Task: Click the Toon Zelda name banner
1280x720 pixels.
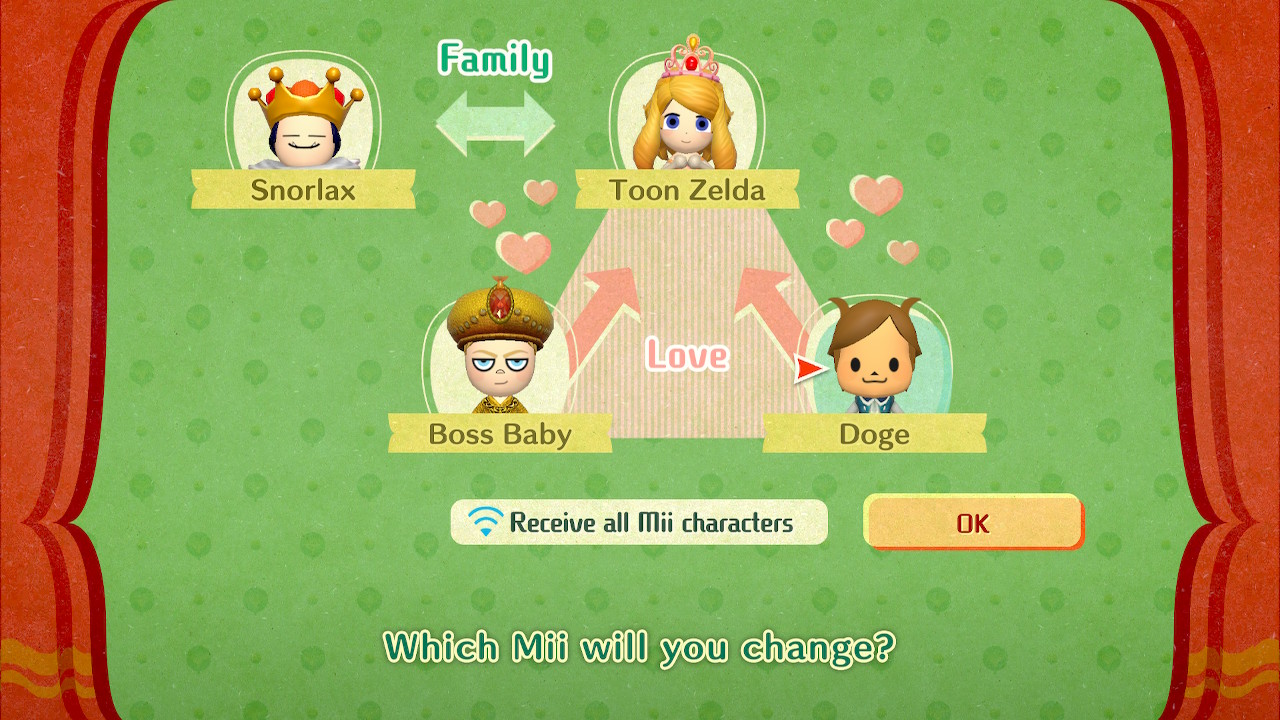Action: (x=689, y=192)
